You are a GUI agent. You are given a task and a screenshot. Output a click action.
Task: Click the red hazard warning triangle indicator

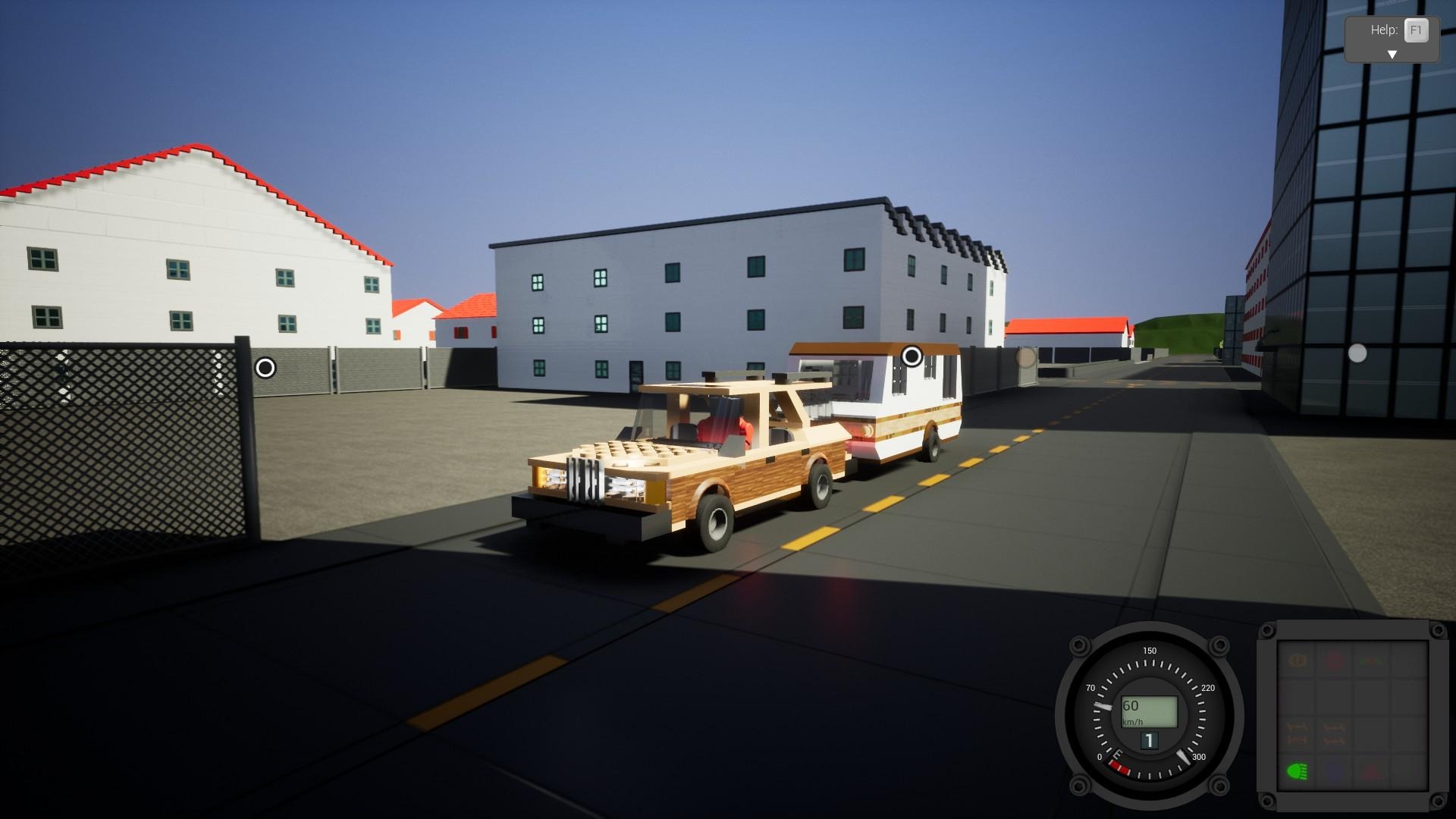[1370, 771]
